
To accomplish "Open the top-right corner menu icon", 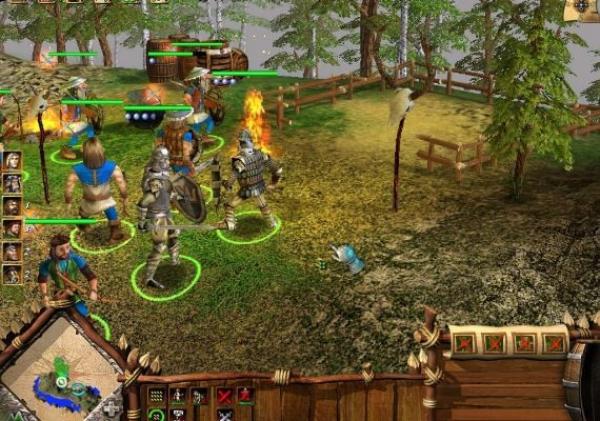I will [581, 9].
